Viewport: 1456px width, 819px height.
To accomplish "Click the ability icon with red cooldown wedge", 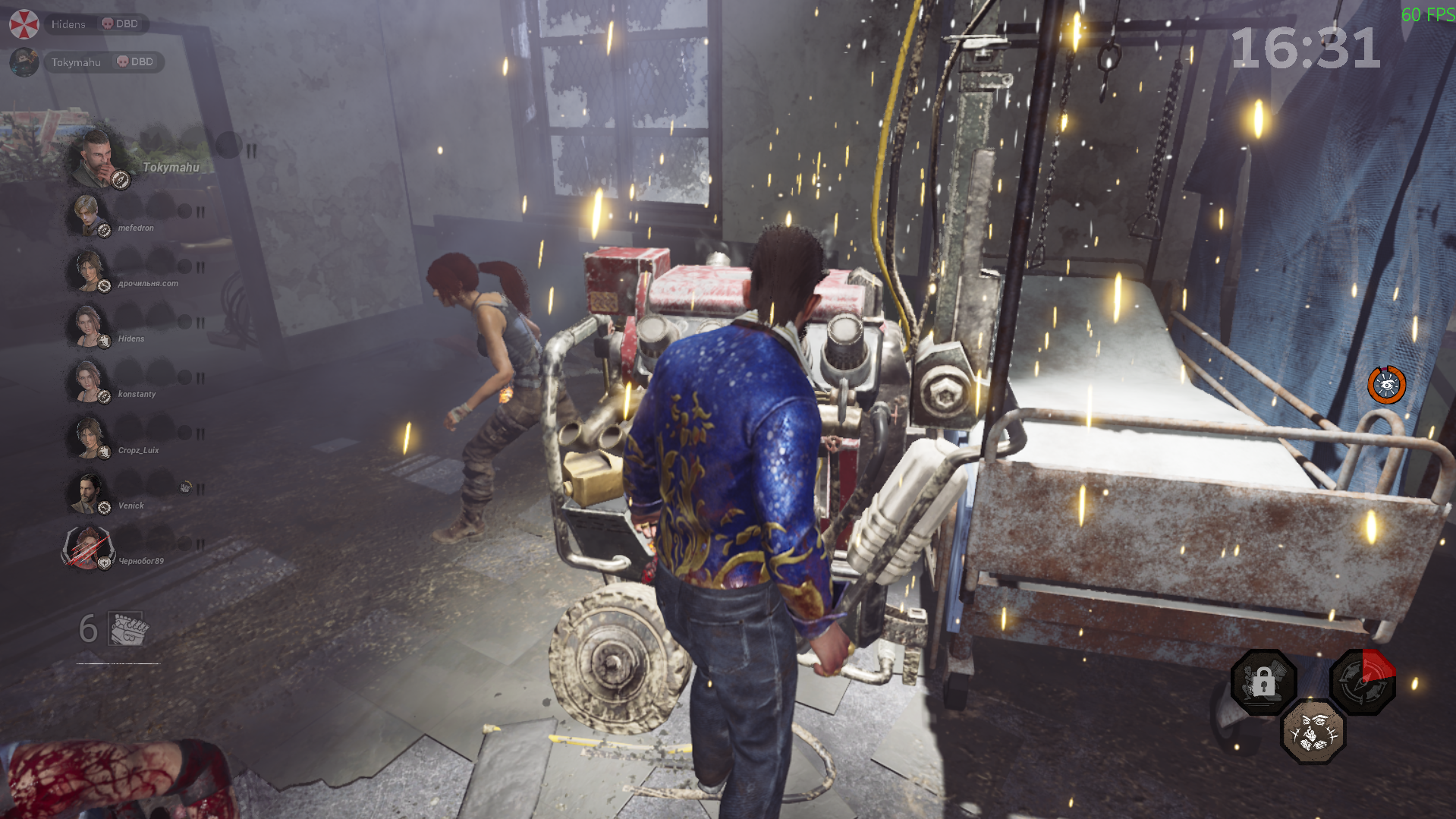I will [x=1363, y=681].
